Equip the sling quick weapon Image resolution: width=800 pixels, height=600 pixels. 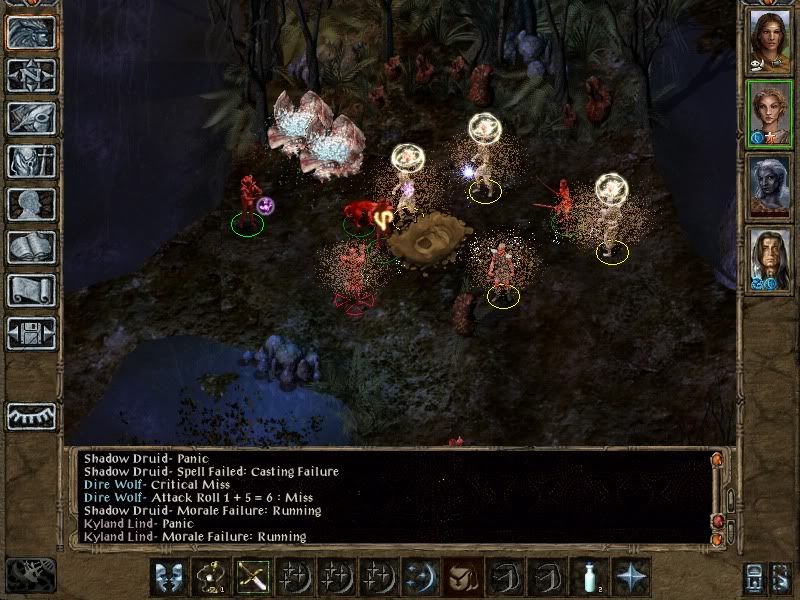[211, 577]
